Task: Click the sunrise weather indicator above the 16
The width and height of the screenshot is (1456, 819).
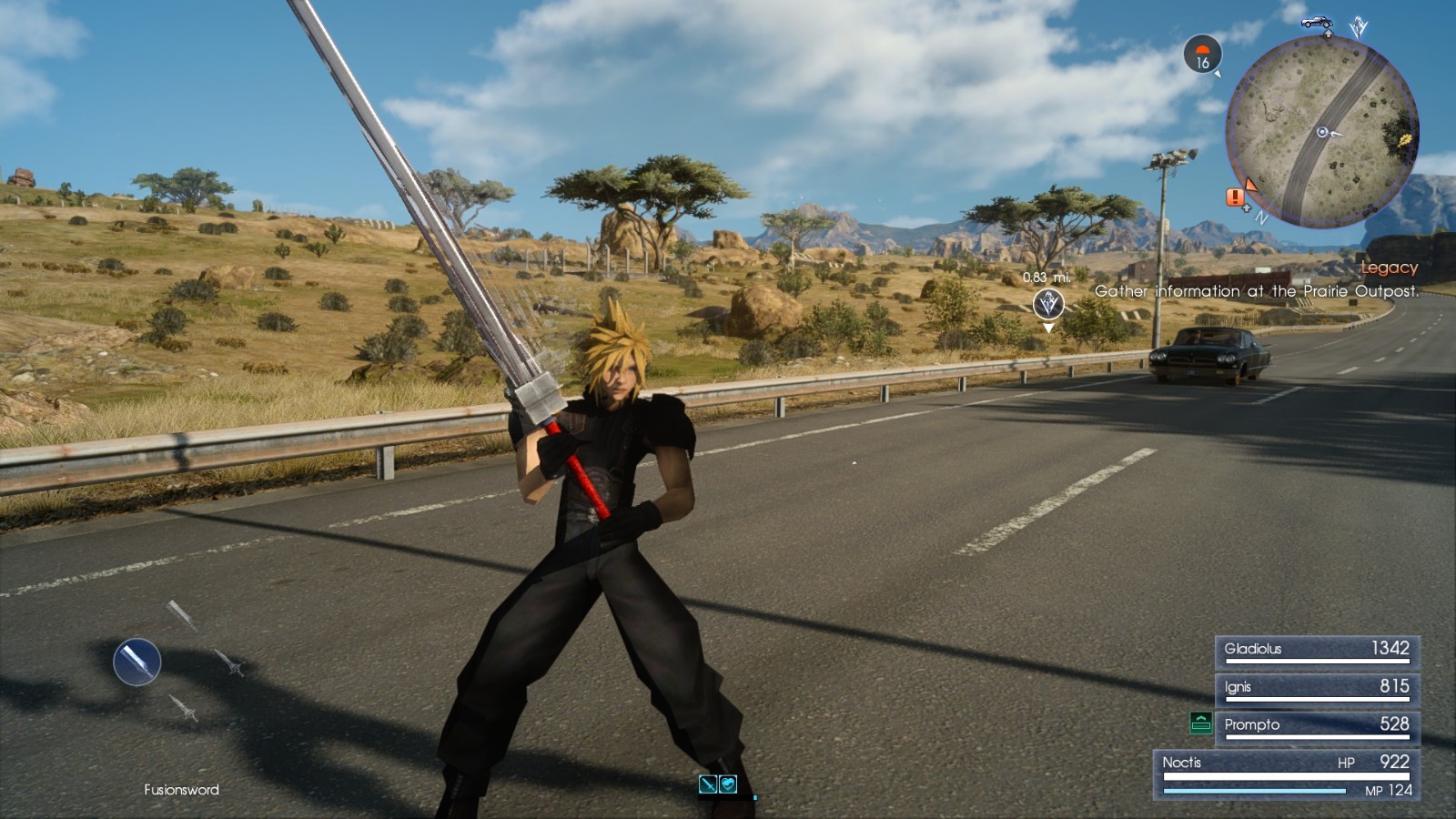Action: coord(1202,48)
